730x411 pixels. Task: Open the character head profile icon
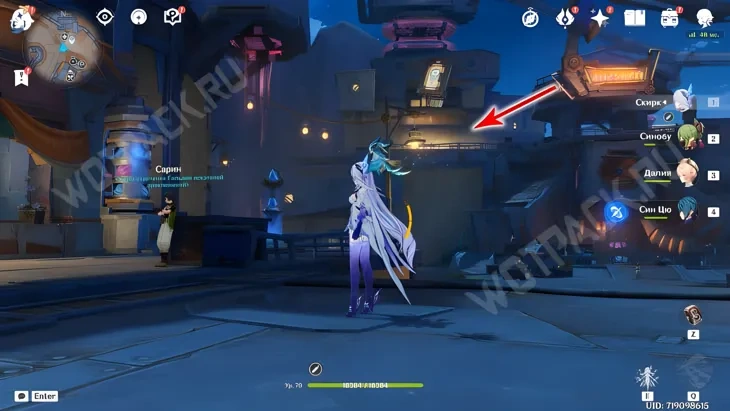click(x=704, y=18)
